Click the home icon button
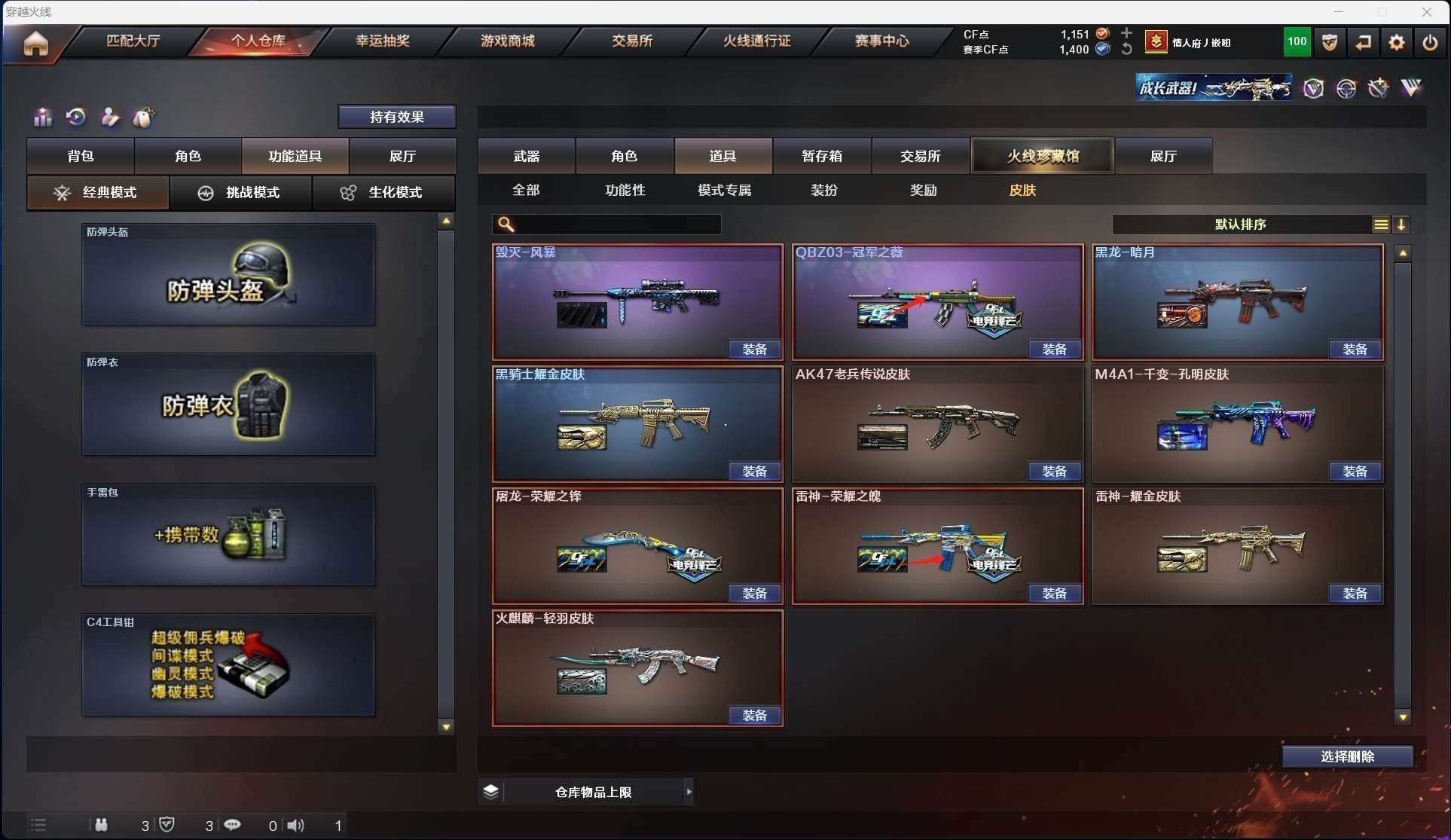The height and width of the screenshot is (840, 1451). [35, 43]
